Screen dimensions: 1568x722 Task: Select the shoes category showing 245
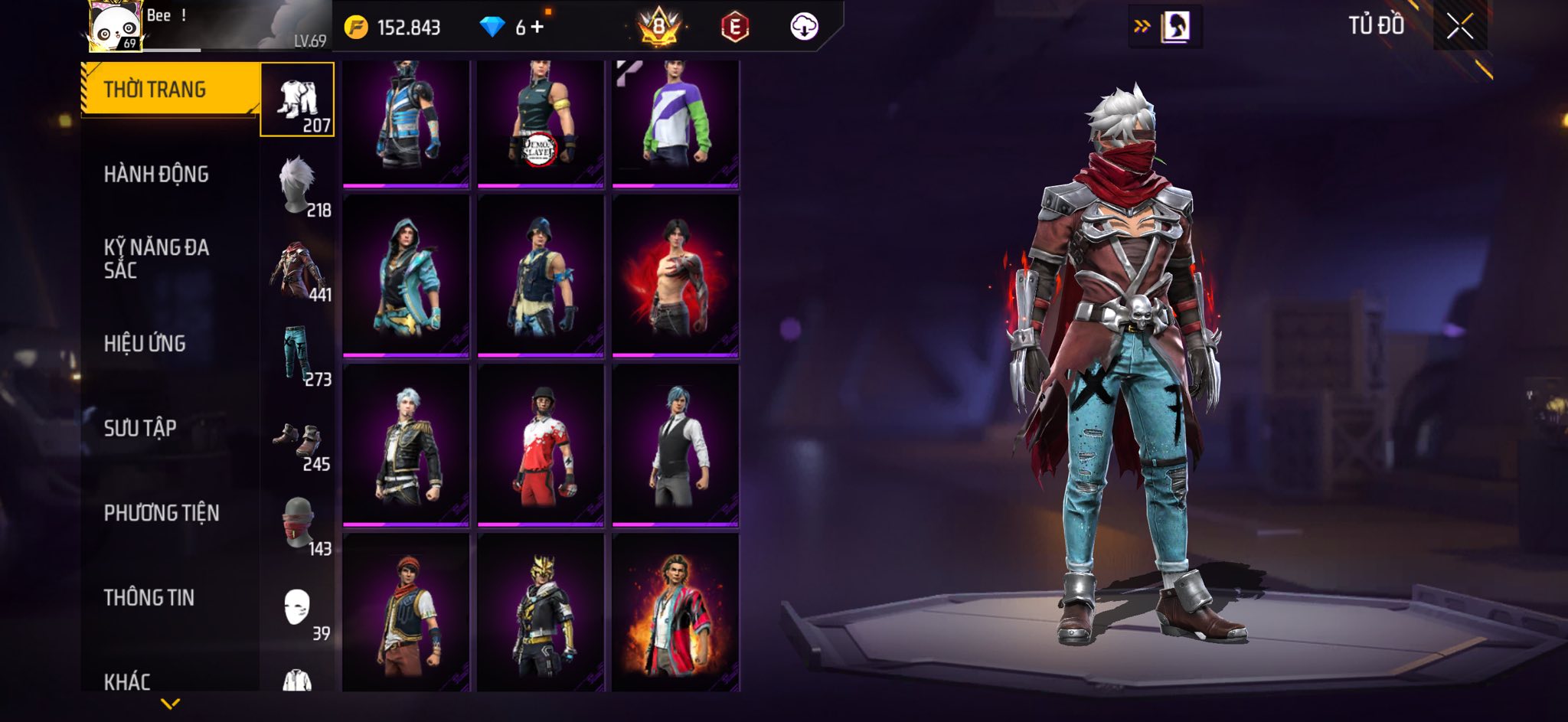[x=297, y=442]
